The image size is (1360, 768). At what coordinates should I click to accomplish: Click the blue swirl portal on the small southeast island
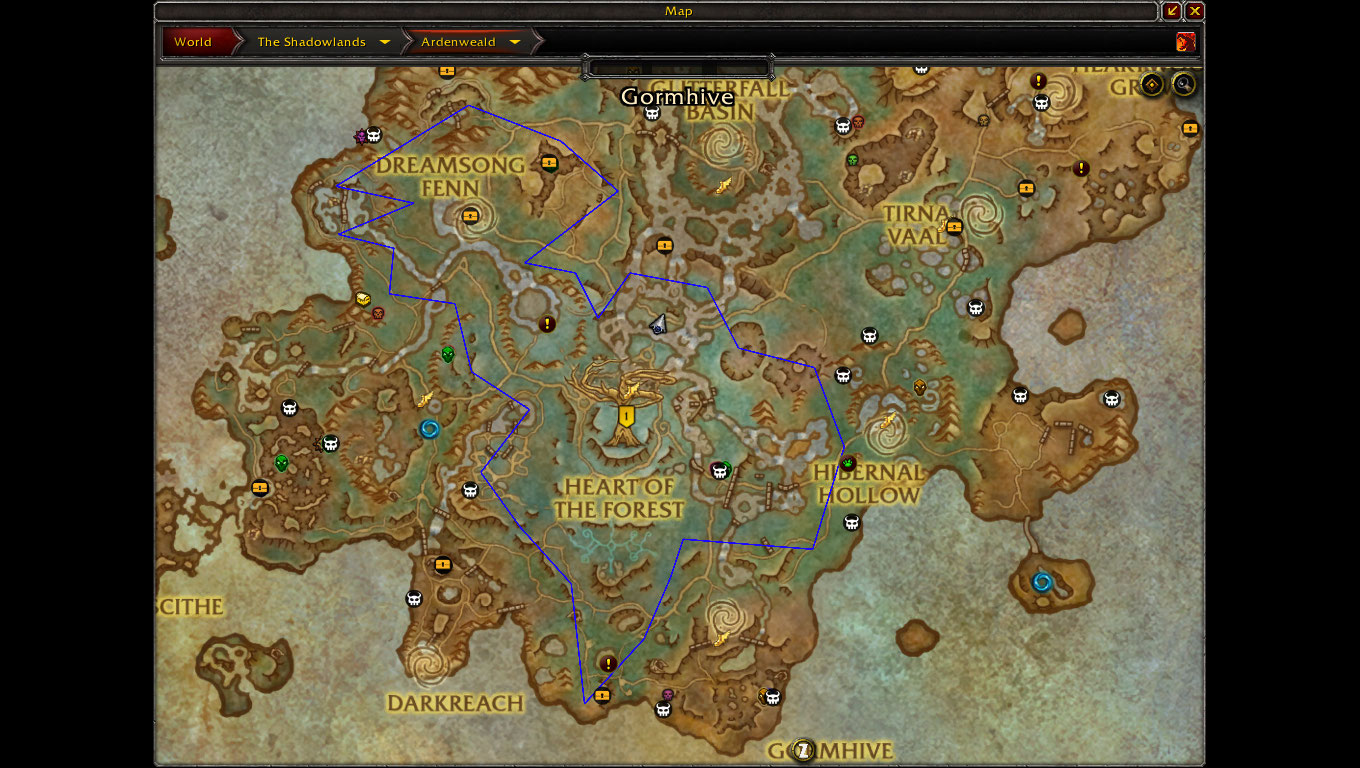pyautogui.click(x=1042, y=582)
